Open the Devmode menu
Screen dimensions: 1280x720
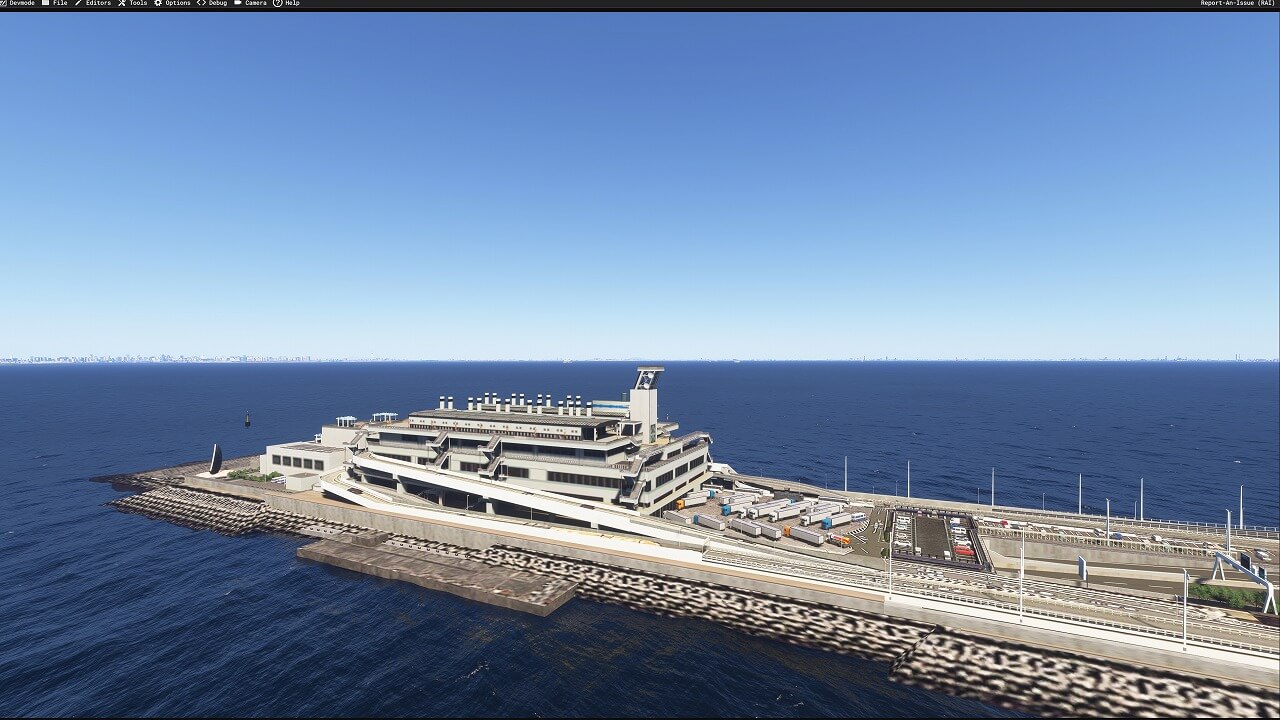tap(20, 3)
